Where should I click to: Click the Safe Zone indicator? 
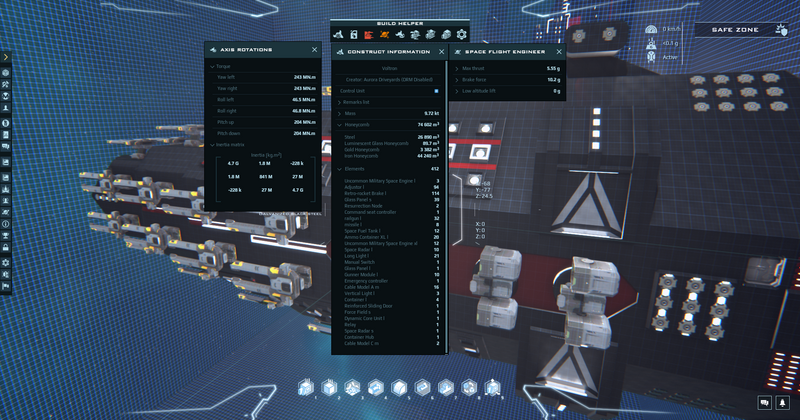coord(735,30)
